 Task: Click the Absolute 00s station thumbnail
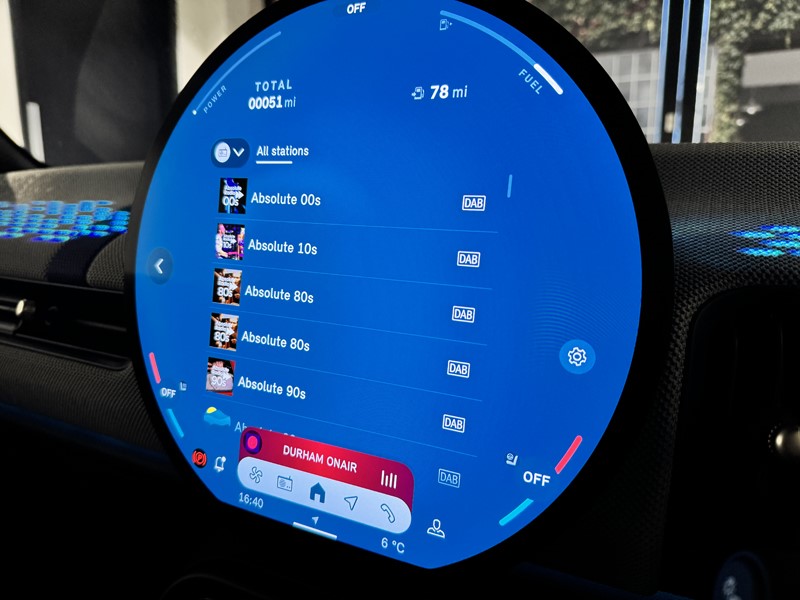pyautogui.click(x=233, y=196)
